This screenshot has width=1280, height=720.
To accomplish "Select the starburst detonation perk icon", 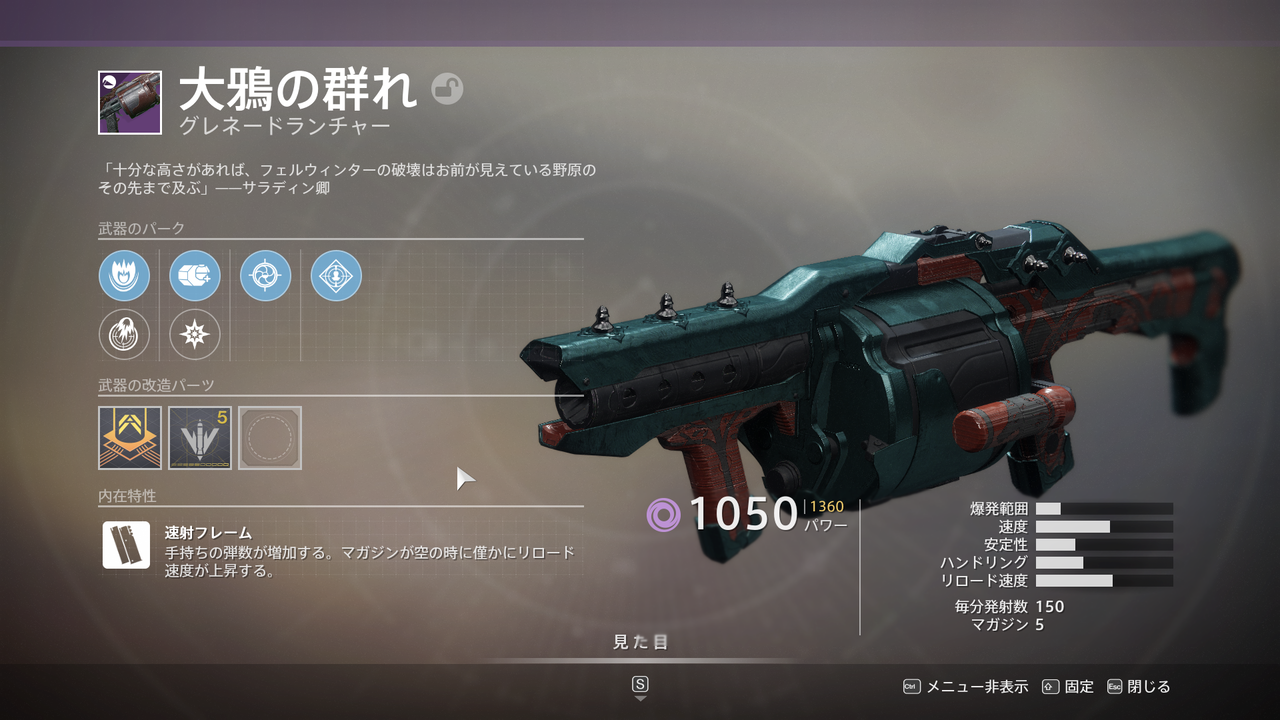I will click(194, 335).
